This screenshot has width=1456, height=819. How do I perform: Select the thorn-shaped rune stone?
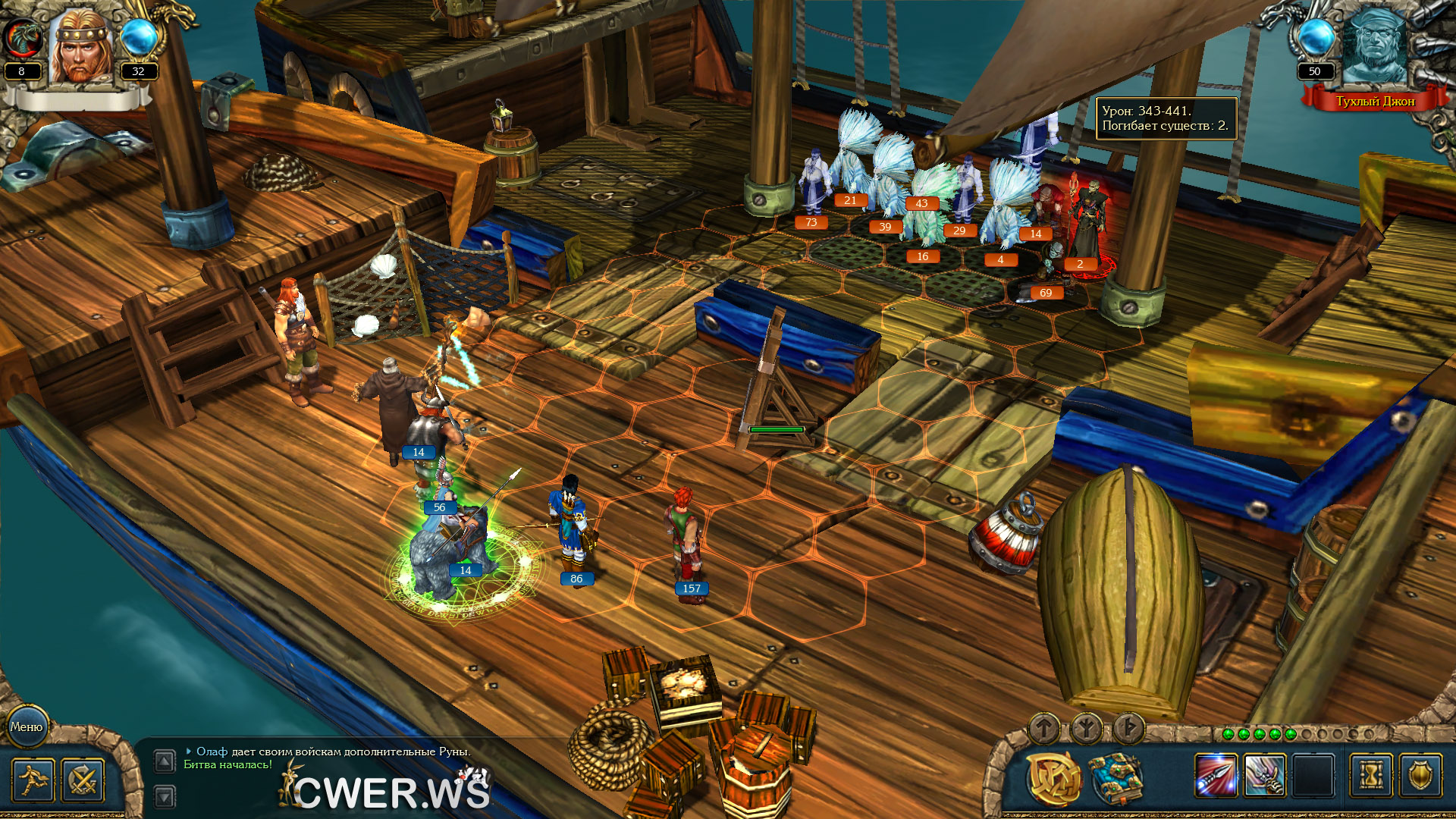tap(1128, 729)
